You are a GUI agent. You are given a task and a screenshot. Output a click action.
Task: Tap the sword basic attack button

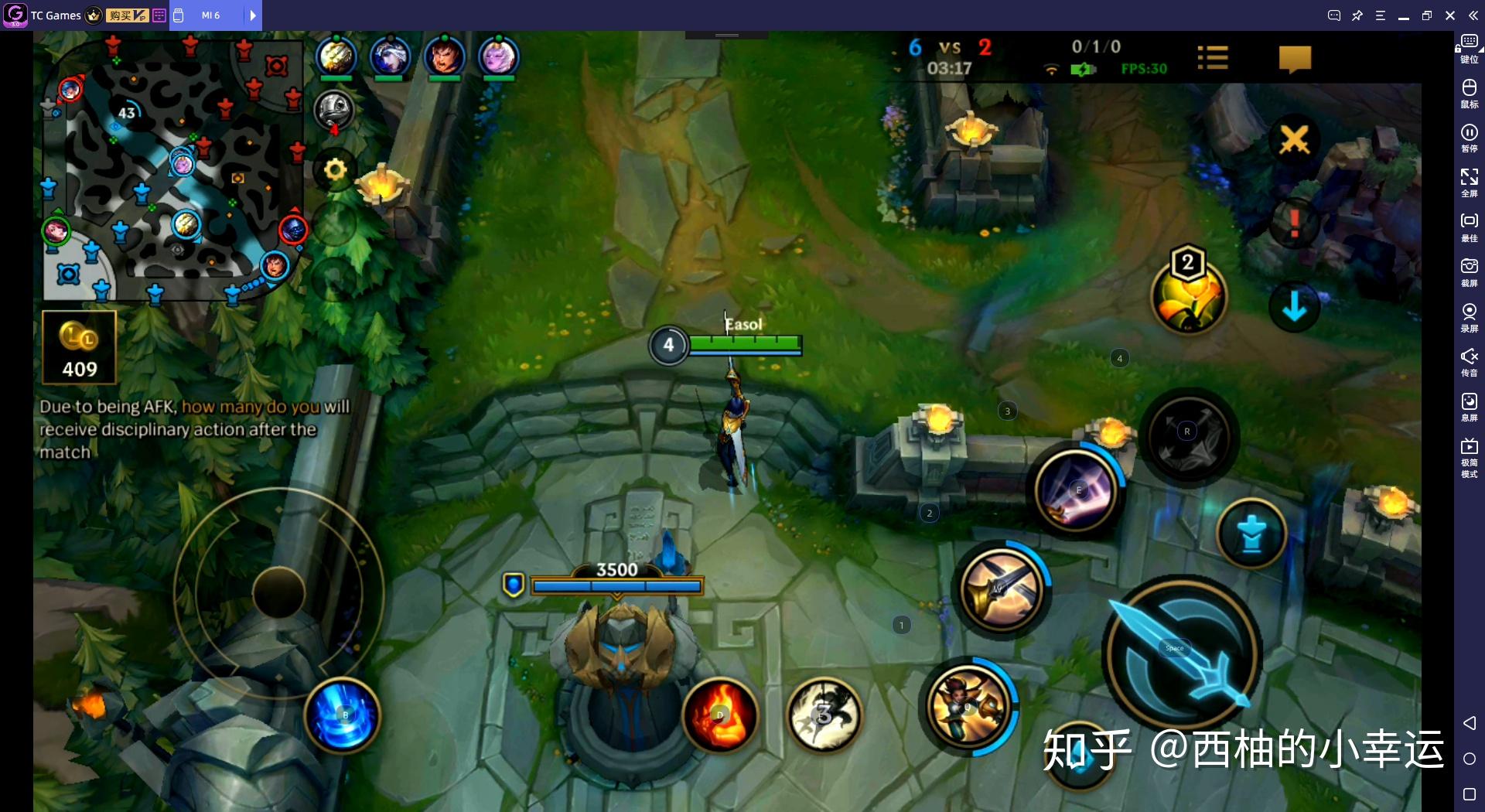pos(1182,654)
